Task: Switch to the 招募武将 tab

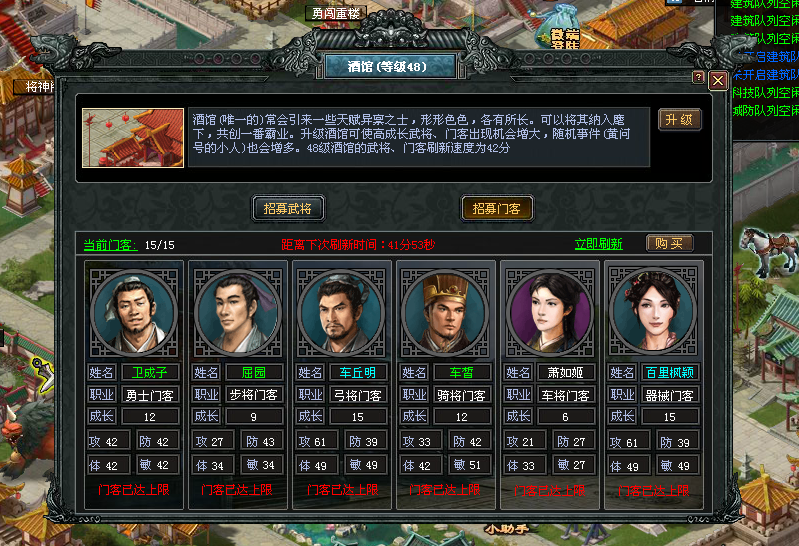Action: (x=288, y=208)
